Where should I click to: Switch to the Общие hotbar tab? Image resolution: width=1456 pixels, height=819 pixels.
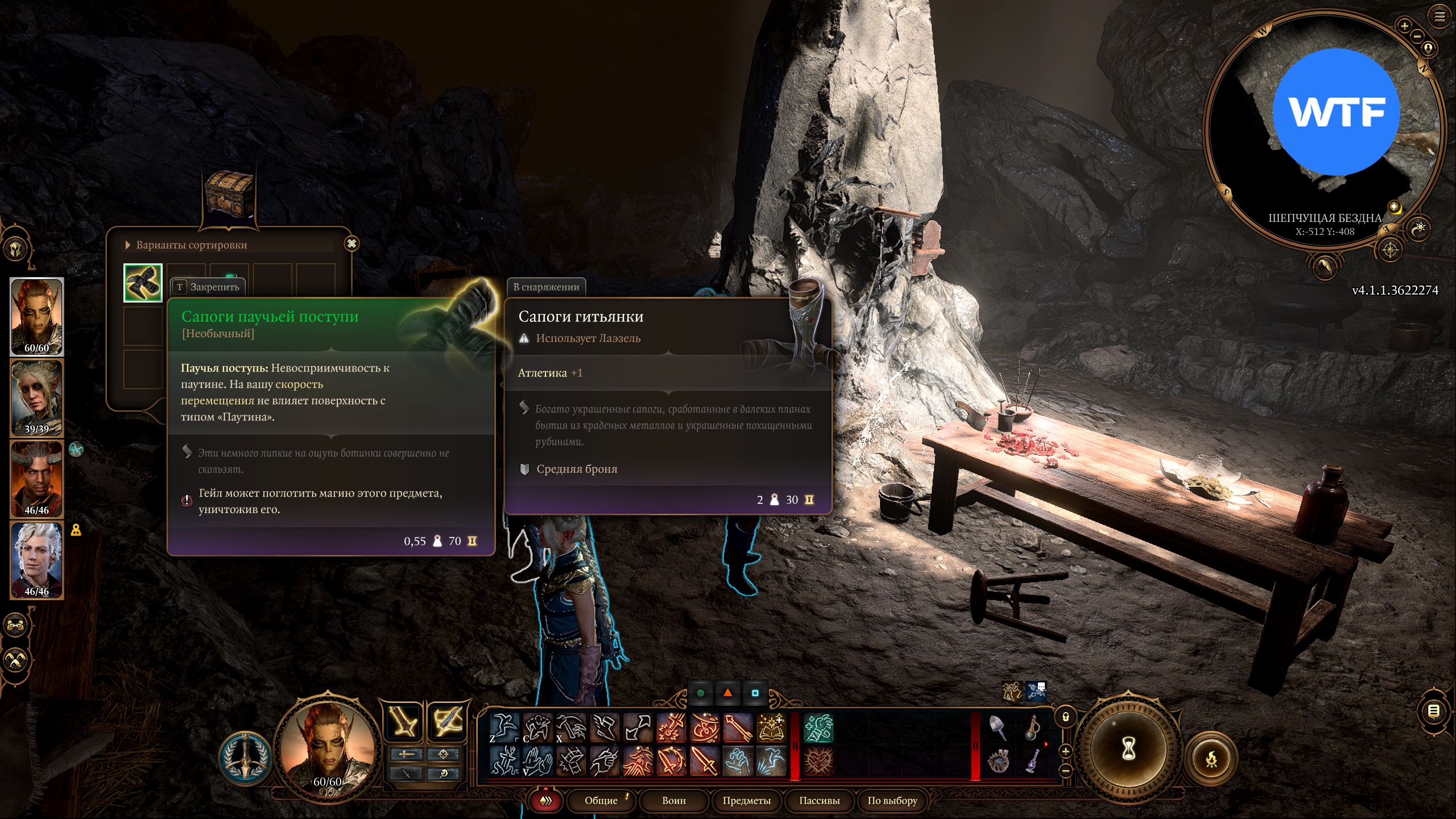click(601, 800)
